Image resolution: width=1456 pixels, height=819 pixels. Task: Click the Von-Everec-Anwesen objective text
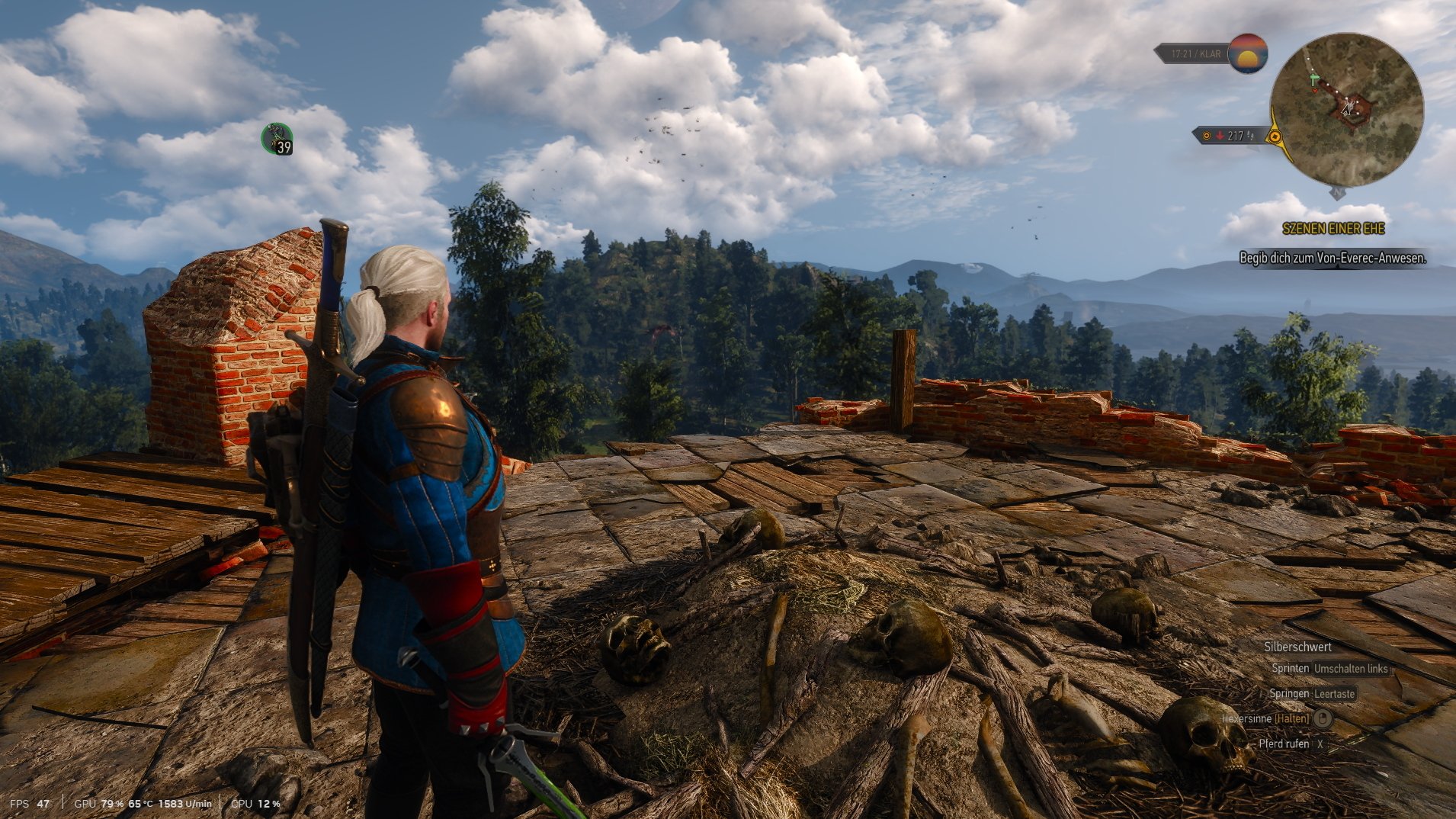coord(1333,259)
